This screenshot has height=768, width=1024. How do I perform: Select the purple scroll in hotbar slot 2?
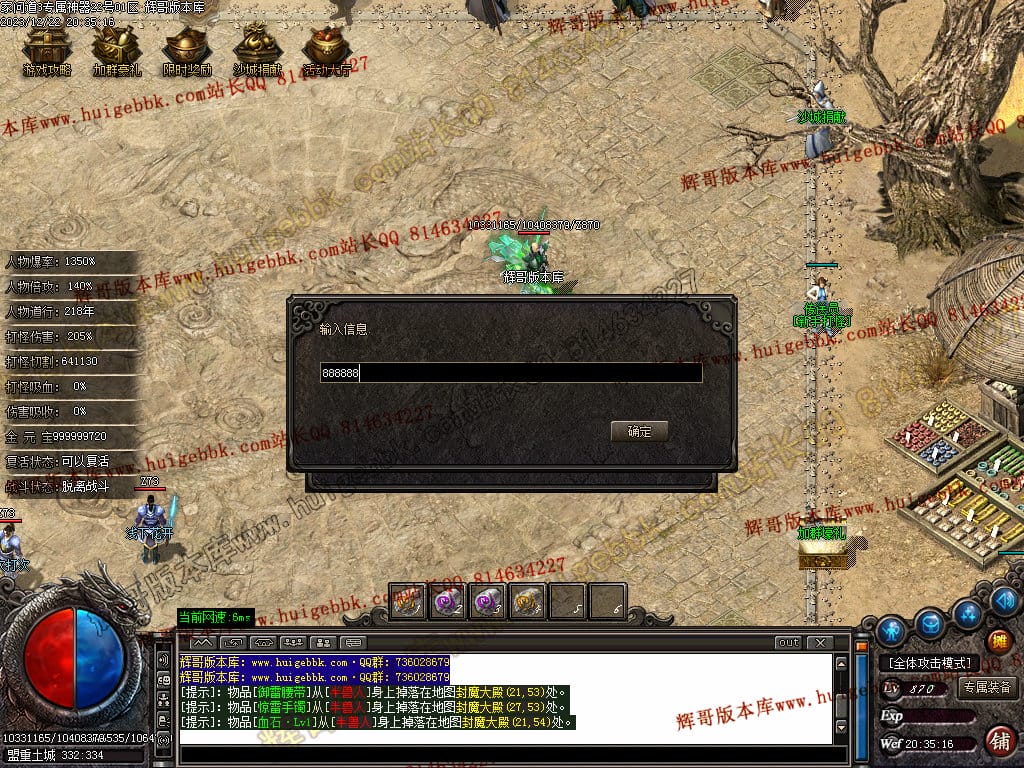pyautogui.click(x=447, y=603)
